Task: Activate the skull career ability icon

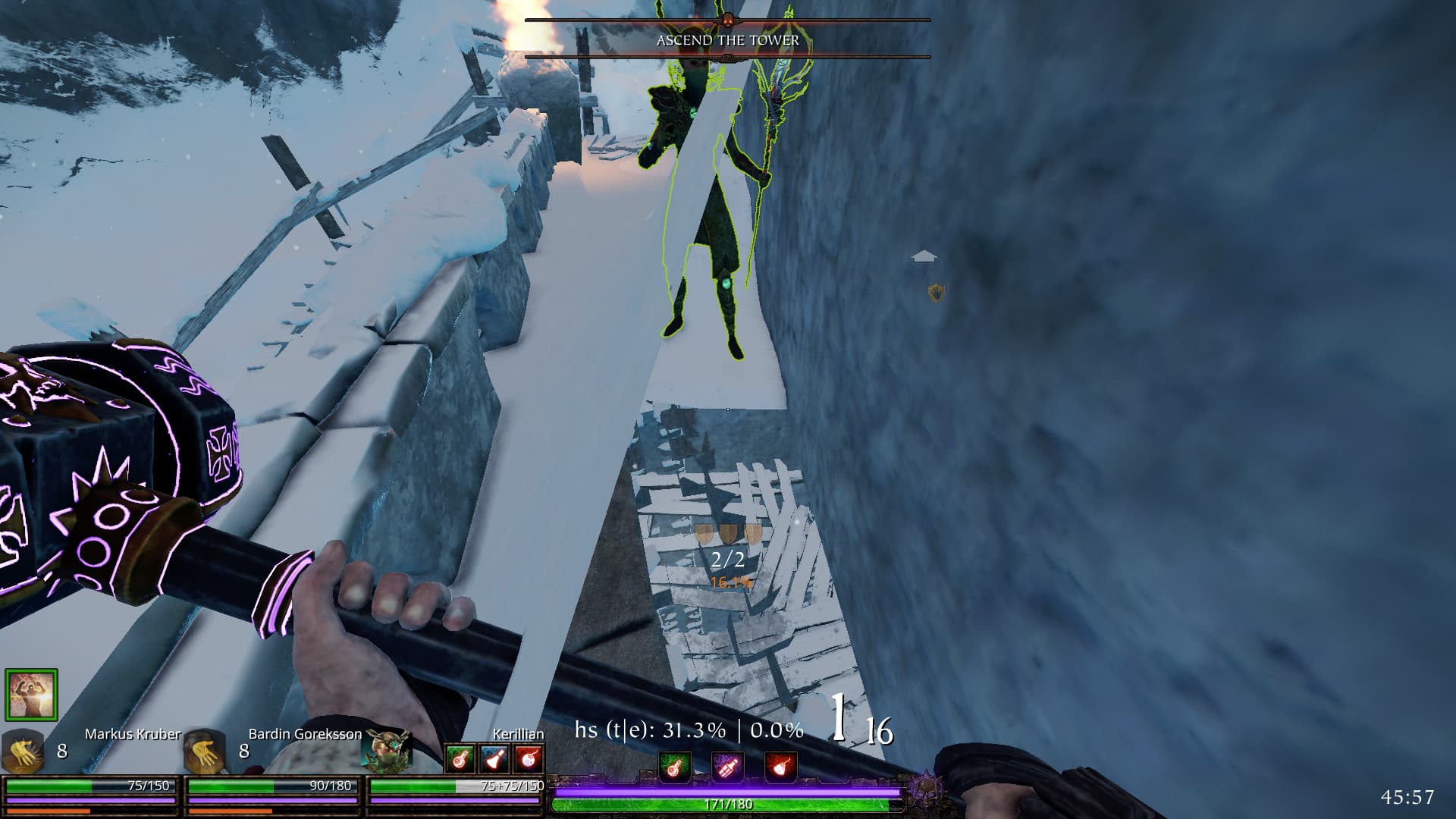Action: click(925, 789)
